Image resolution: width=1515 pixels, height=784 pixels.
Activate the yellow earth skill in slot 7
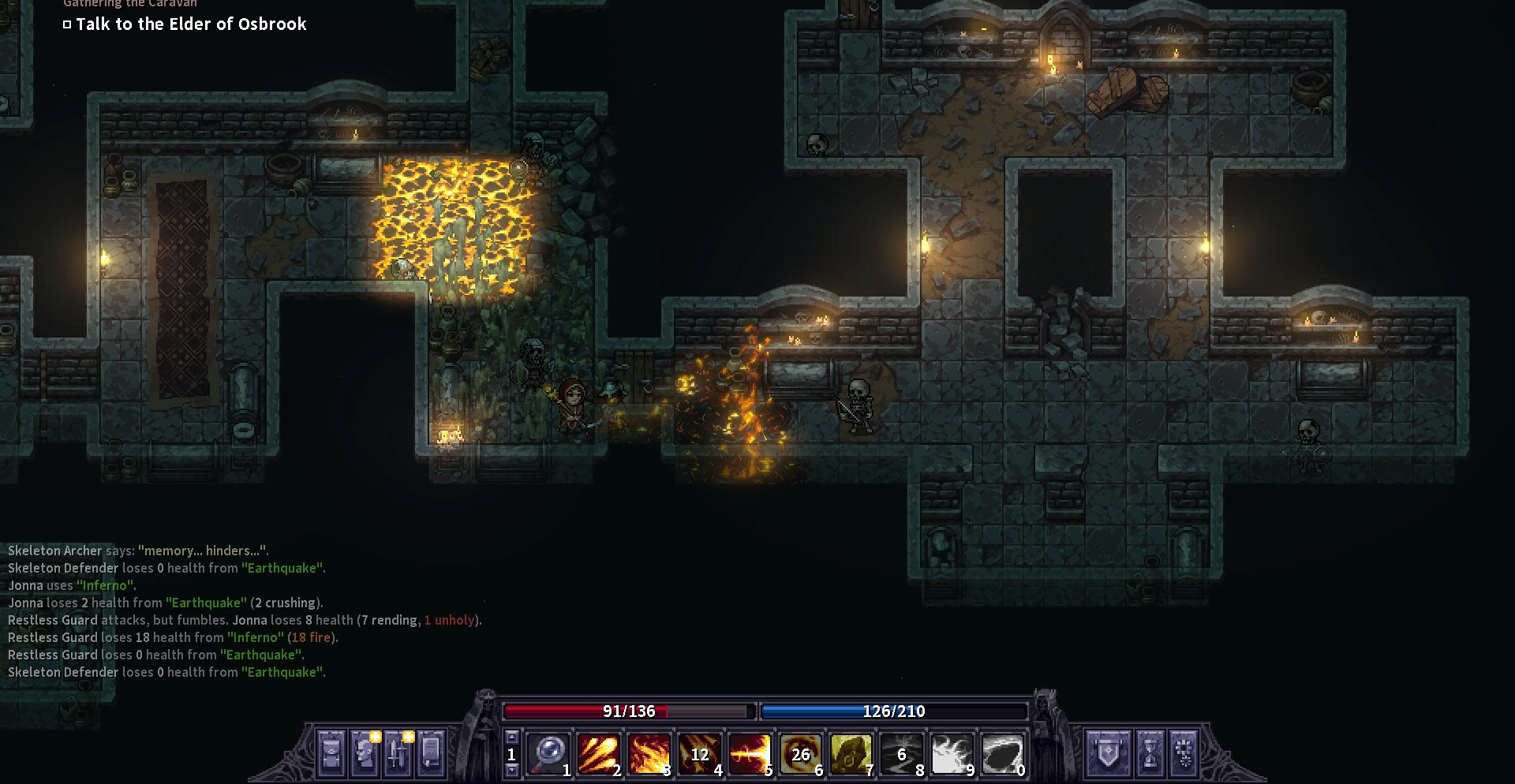point(851,753)
